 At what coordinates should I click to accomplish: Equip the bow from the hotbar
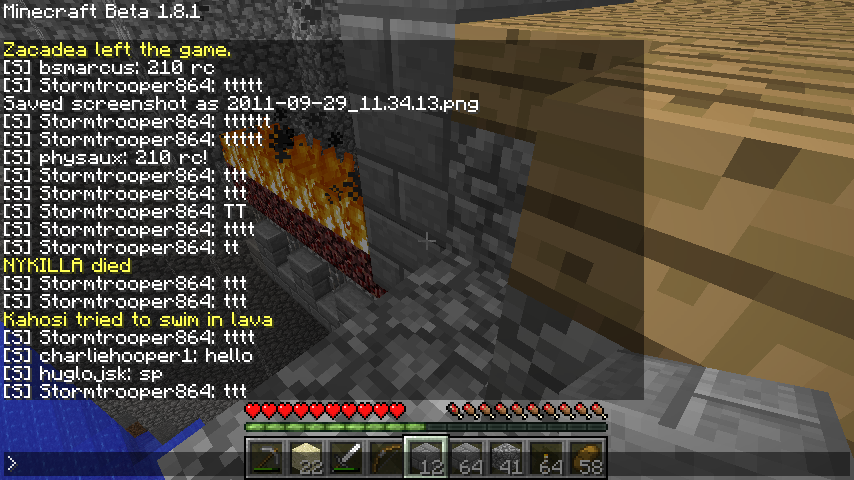tap(387, 459)
